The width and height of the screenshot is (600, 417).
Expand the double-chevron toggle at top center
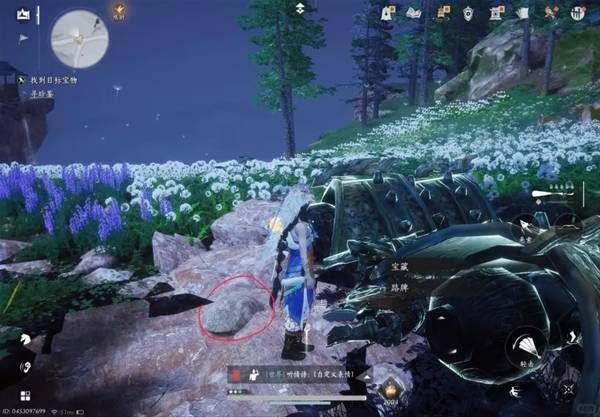(299, 8)
